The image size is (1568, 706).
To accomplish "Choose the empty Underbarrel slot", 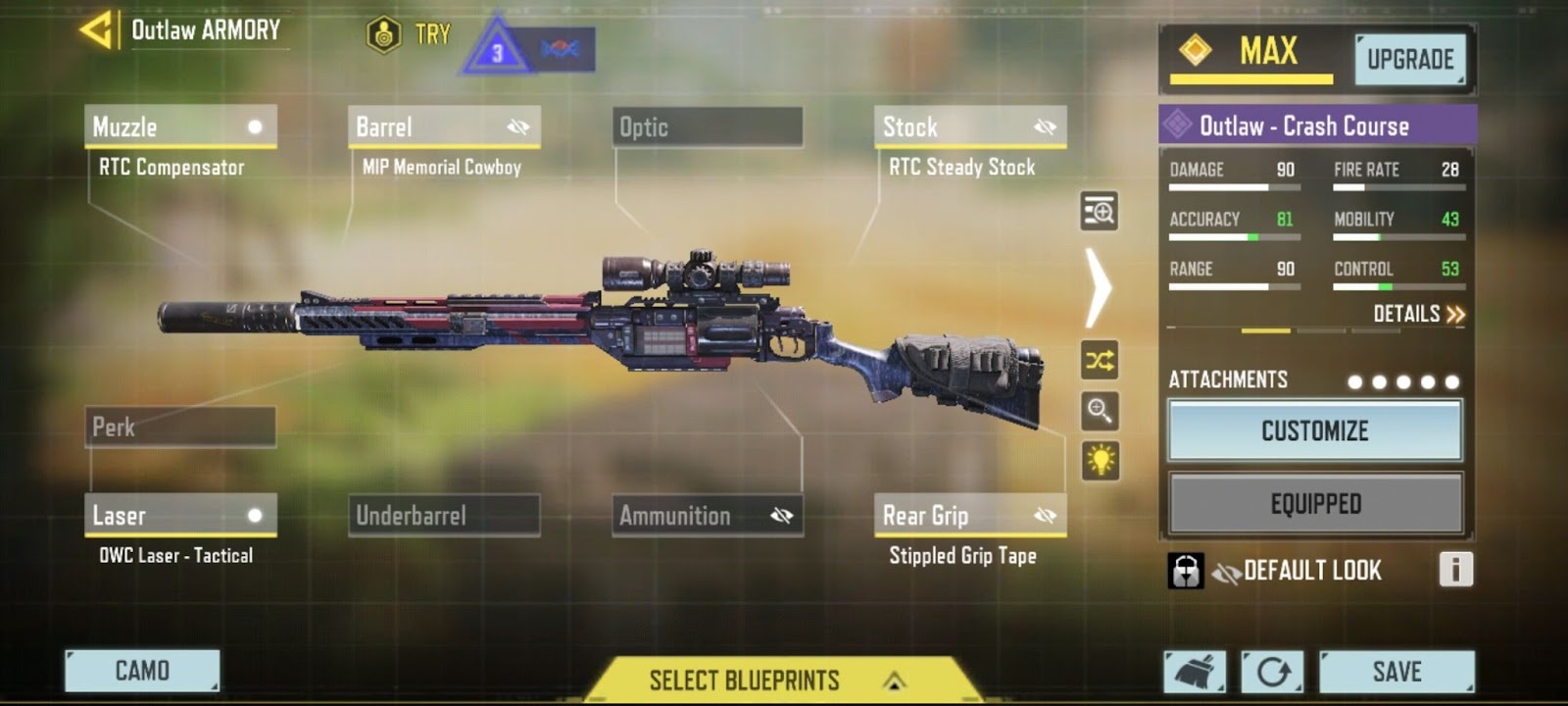I will click(443, 515).
